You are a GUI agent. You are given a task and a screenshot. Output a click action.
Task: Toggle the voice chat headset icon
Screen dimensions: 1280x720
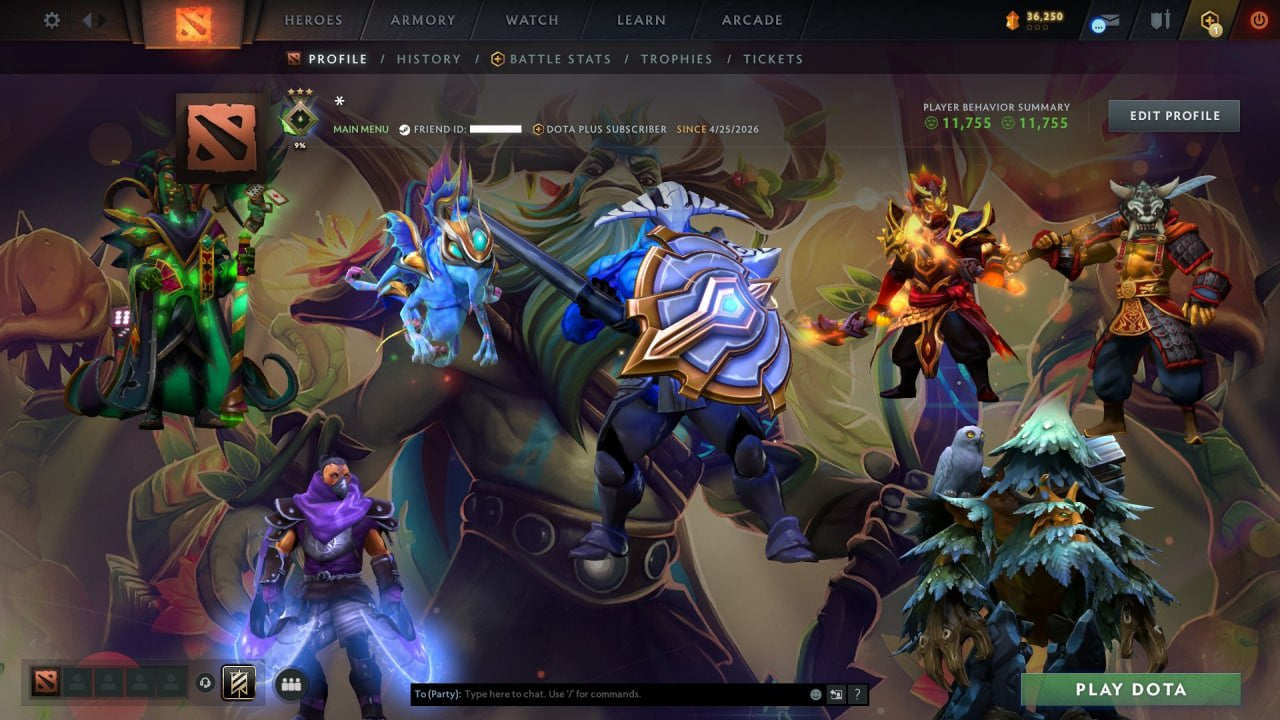pos(205,684)
